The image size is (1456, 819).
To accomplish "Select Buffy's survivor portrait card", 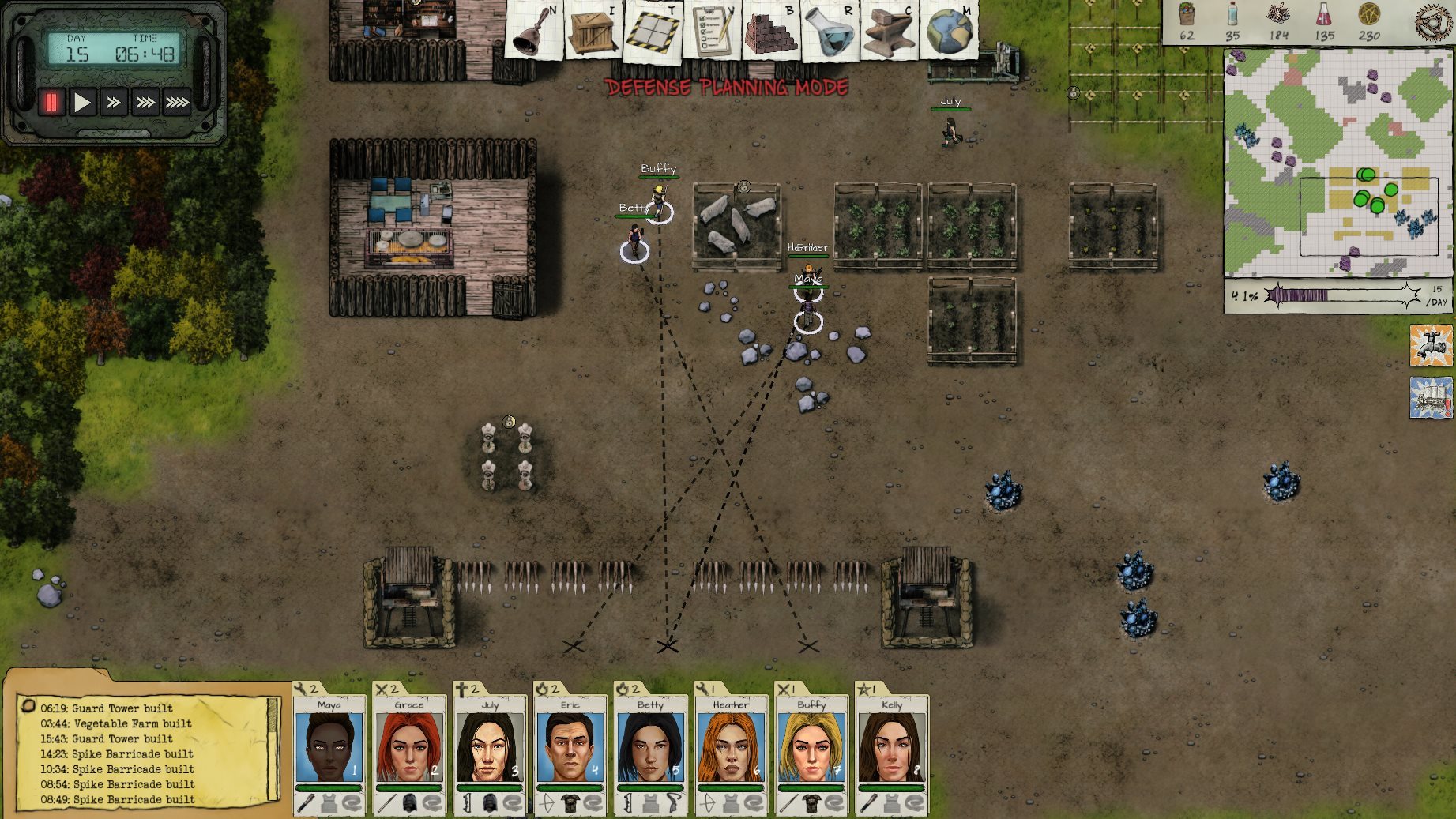I will click(811, 748).
